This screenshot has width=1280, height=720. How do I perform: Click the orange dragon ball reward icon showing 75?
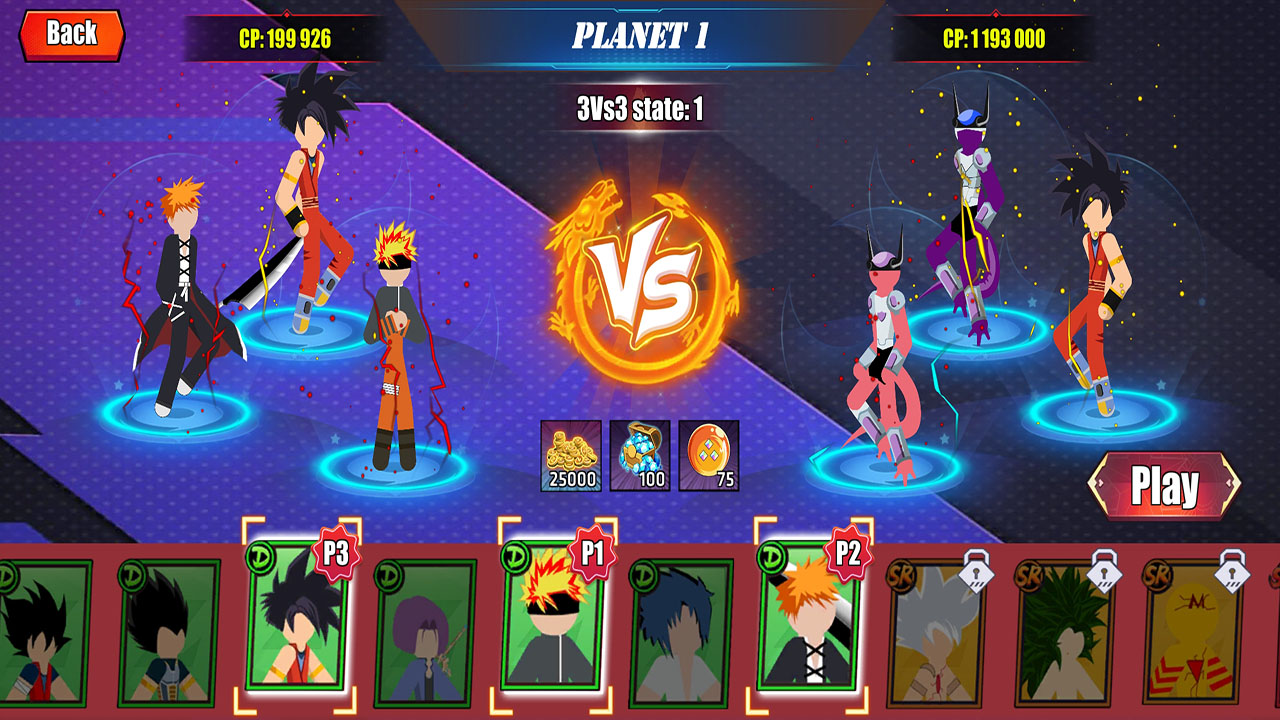coord(710,455)
